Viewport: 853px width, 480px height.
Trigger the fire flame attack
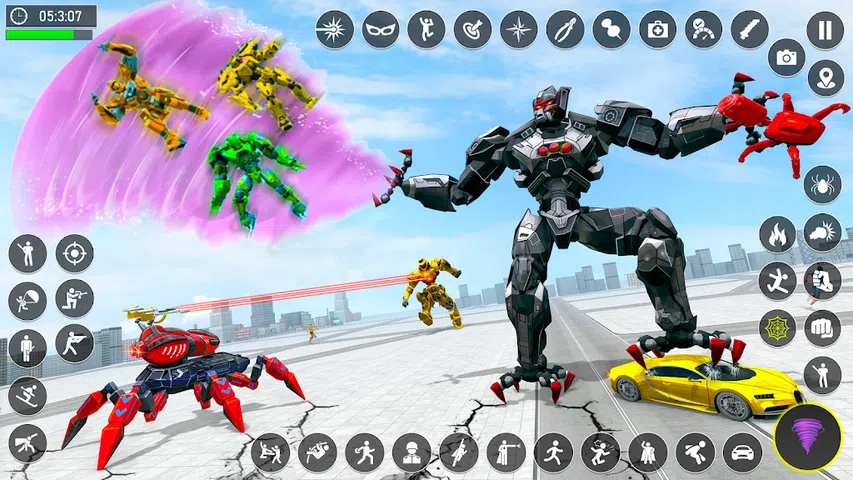(777, 234)
